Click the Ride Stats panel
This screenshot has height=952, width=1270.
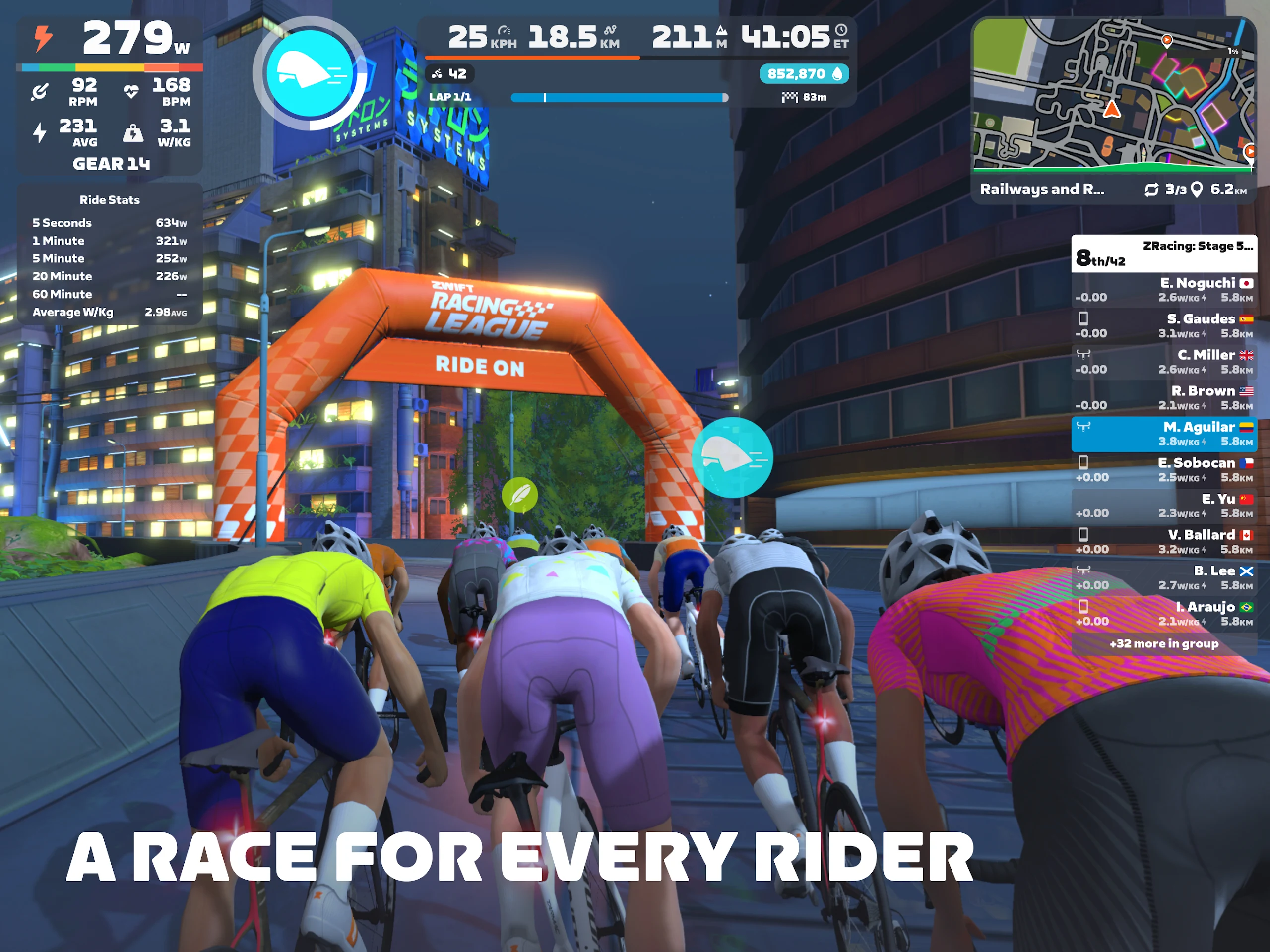point(109,255)
